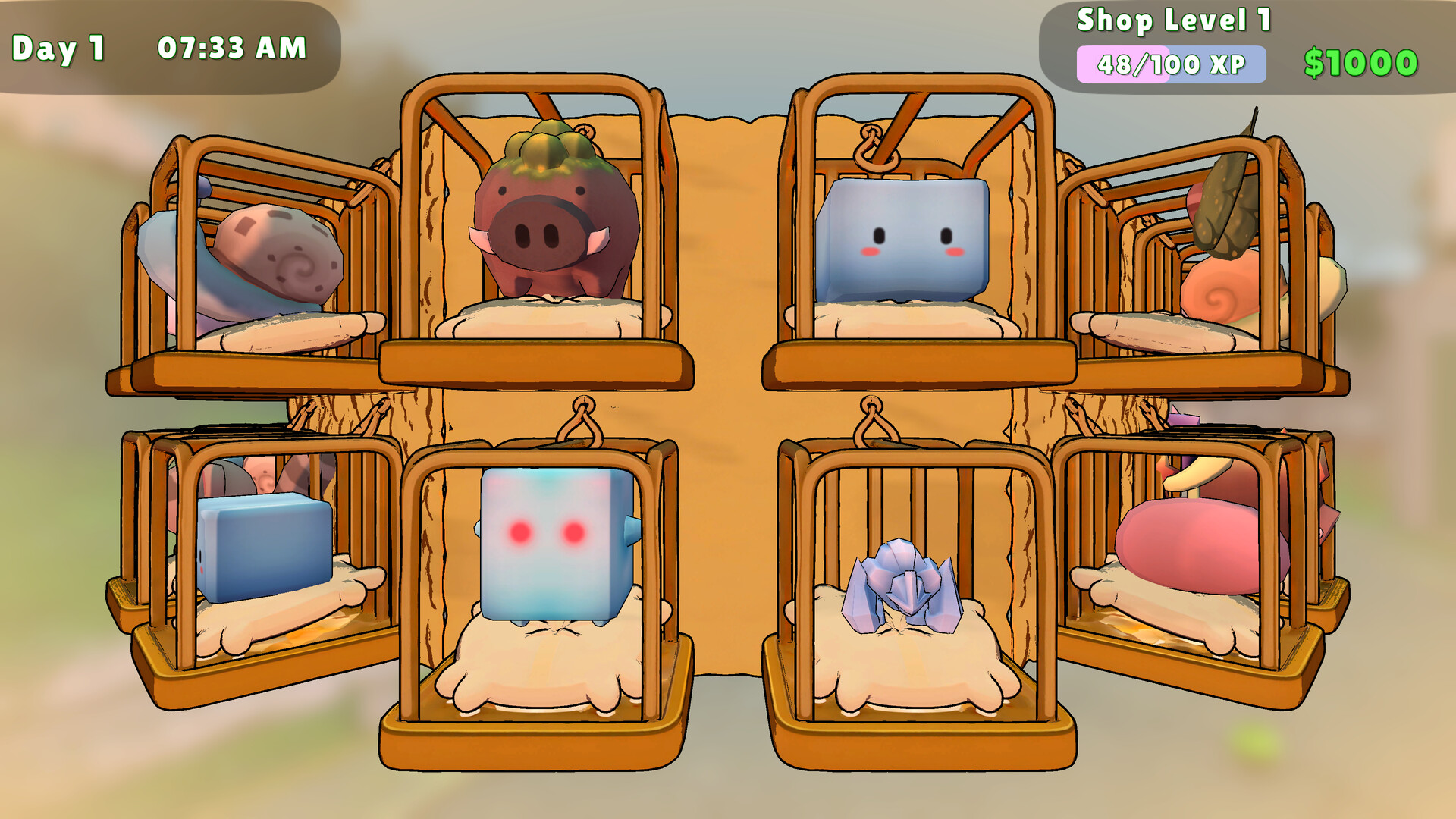1456x819 pixels.
Task: Select the sleeping blue block pet on the left
Action: pos(265,546)
